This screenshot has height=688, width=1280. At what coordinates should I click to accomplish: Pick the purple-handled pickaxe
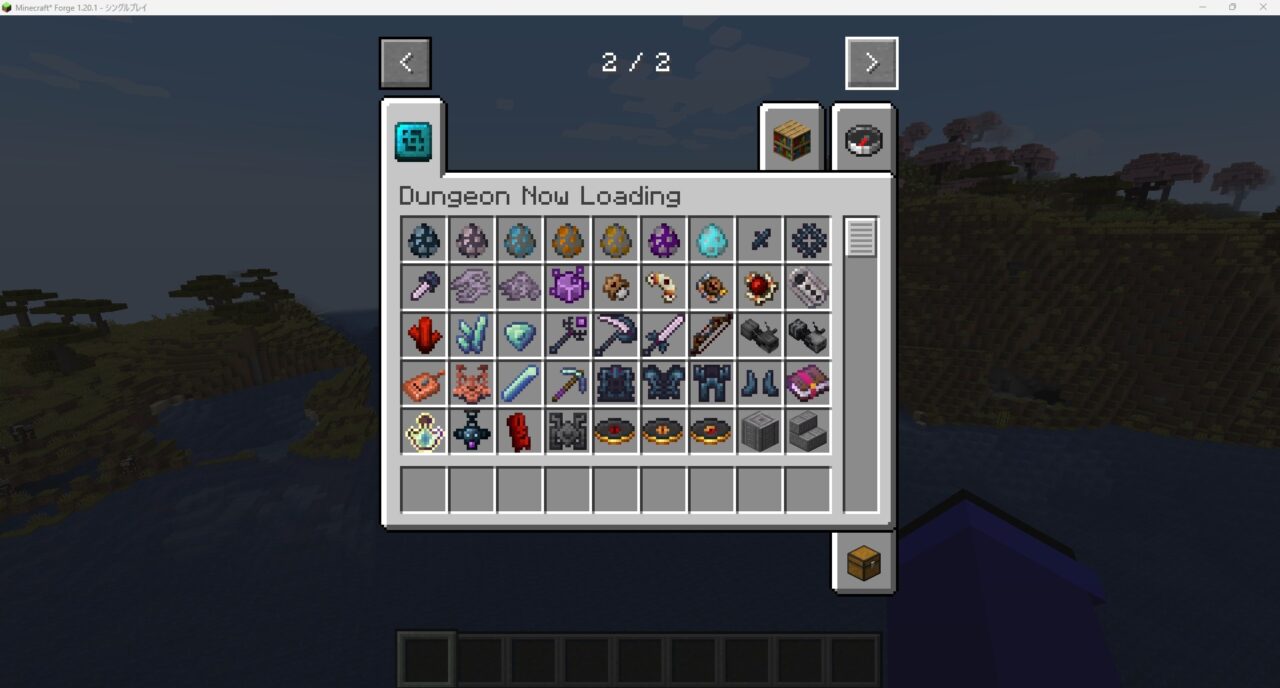pos(568,384)
